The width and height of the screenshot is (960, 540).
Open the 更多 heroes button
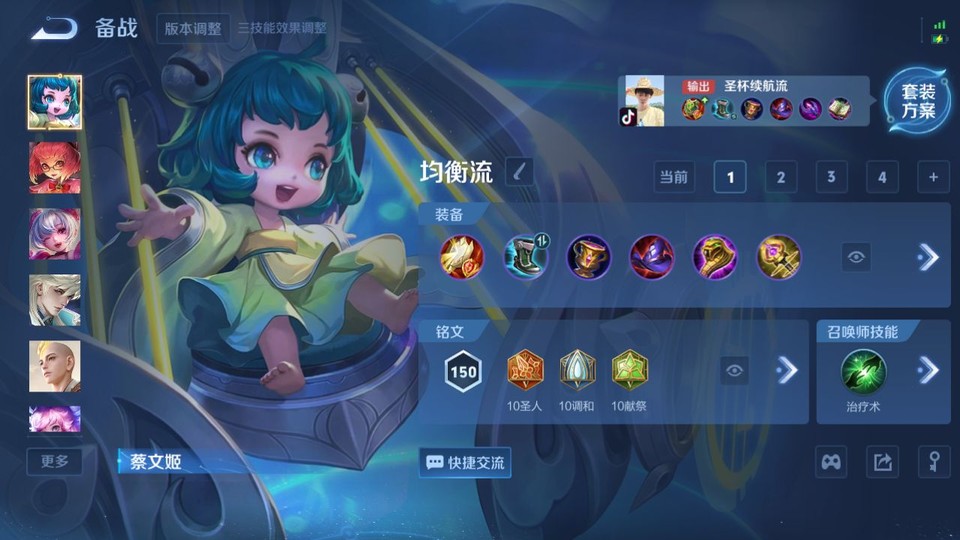pyautogui.click(x=55, y=461)
